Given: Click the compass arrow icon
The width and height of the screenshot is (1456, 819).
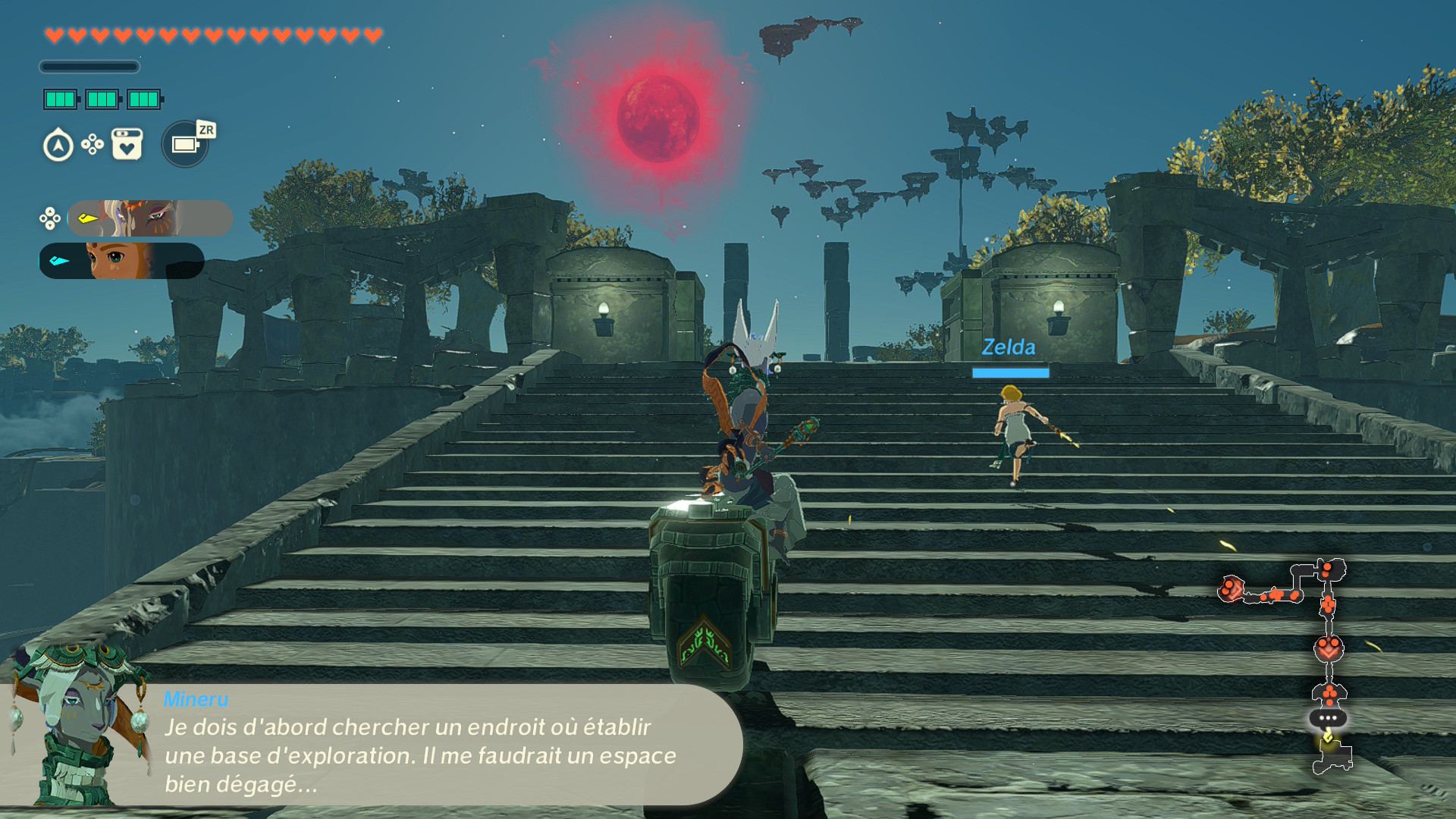Looking at the screenshot, I should point(58,146).
